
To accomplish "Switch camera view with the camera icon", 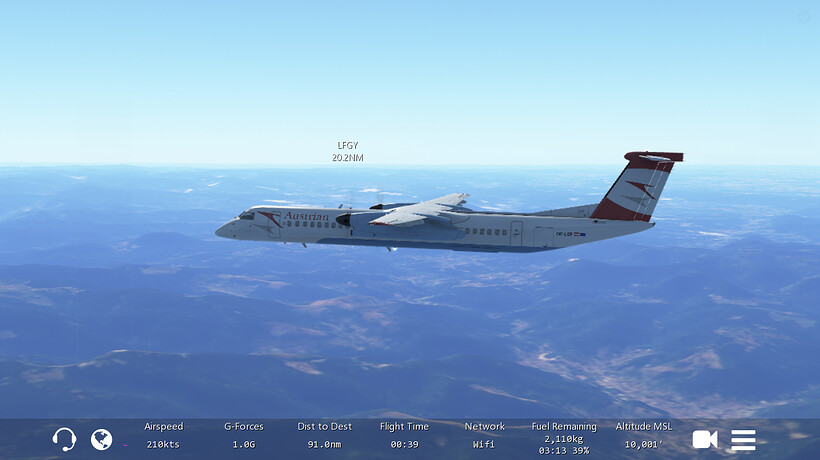I will pyautogui.click(x=705, y=439).
